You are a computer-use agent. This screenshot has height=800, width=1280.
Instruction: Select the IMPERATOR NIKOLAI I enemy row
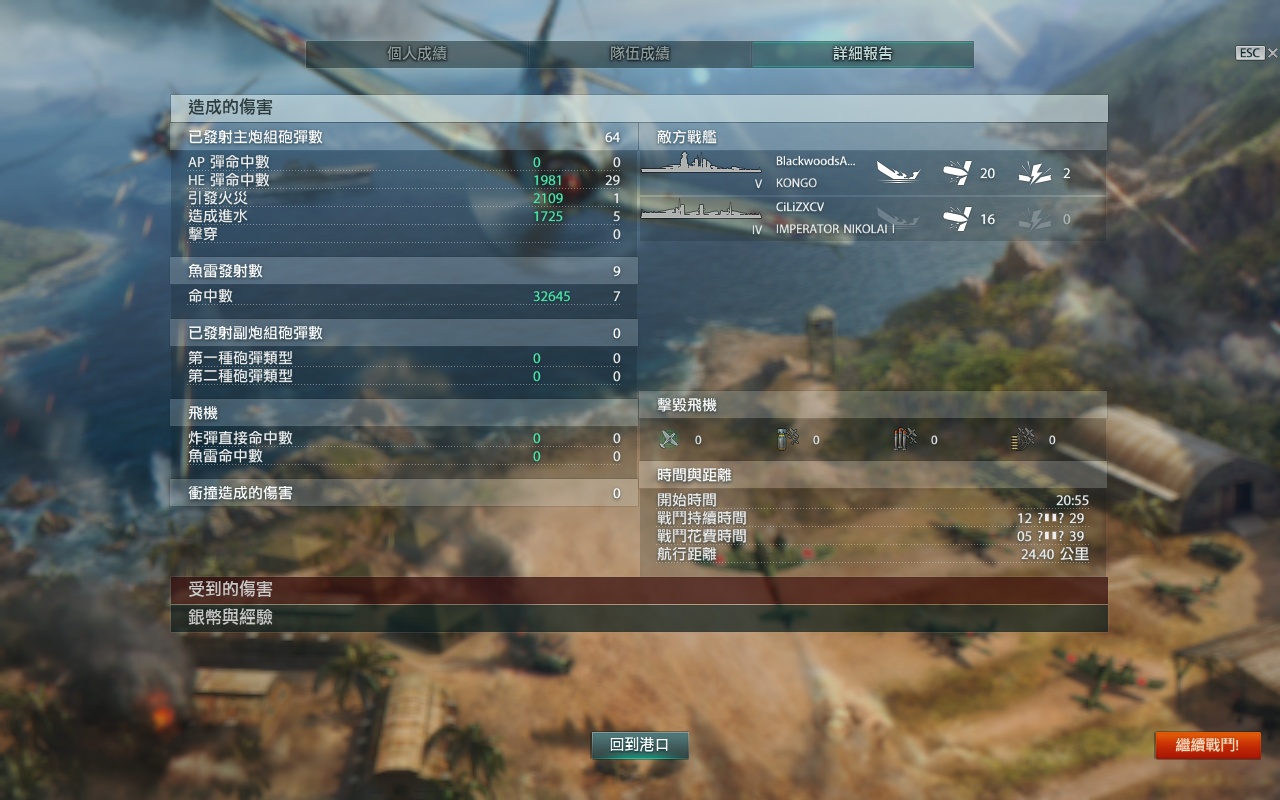872,219
